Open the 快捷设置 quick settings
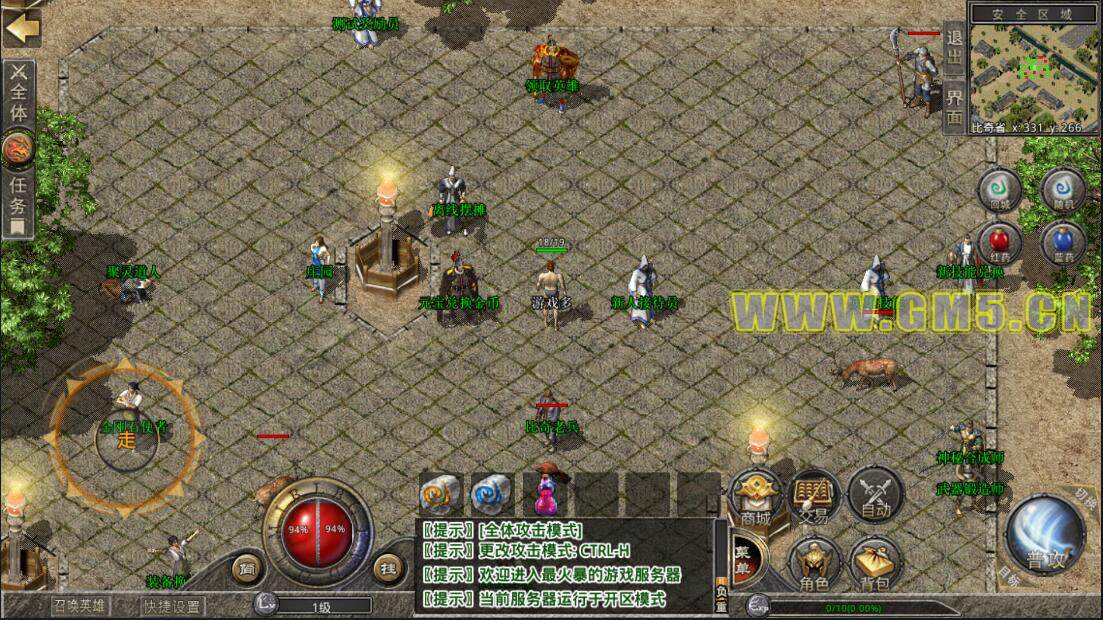Viewport: 1103px width, 620px height. (171, 605)
